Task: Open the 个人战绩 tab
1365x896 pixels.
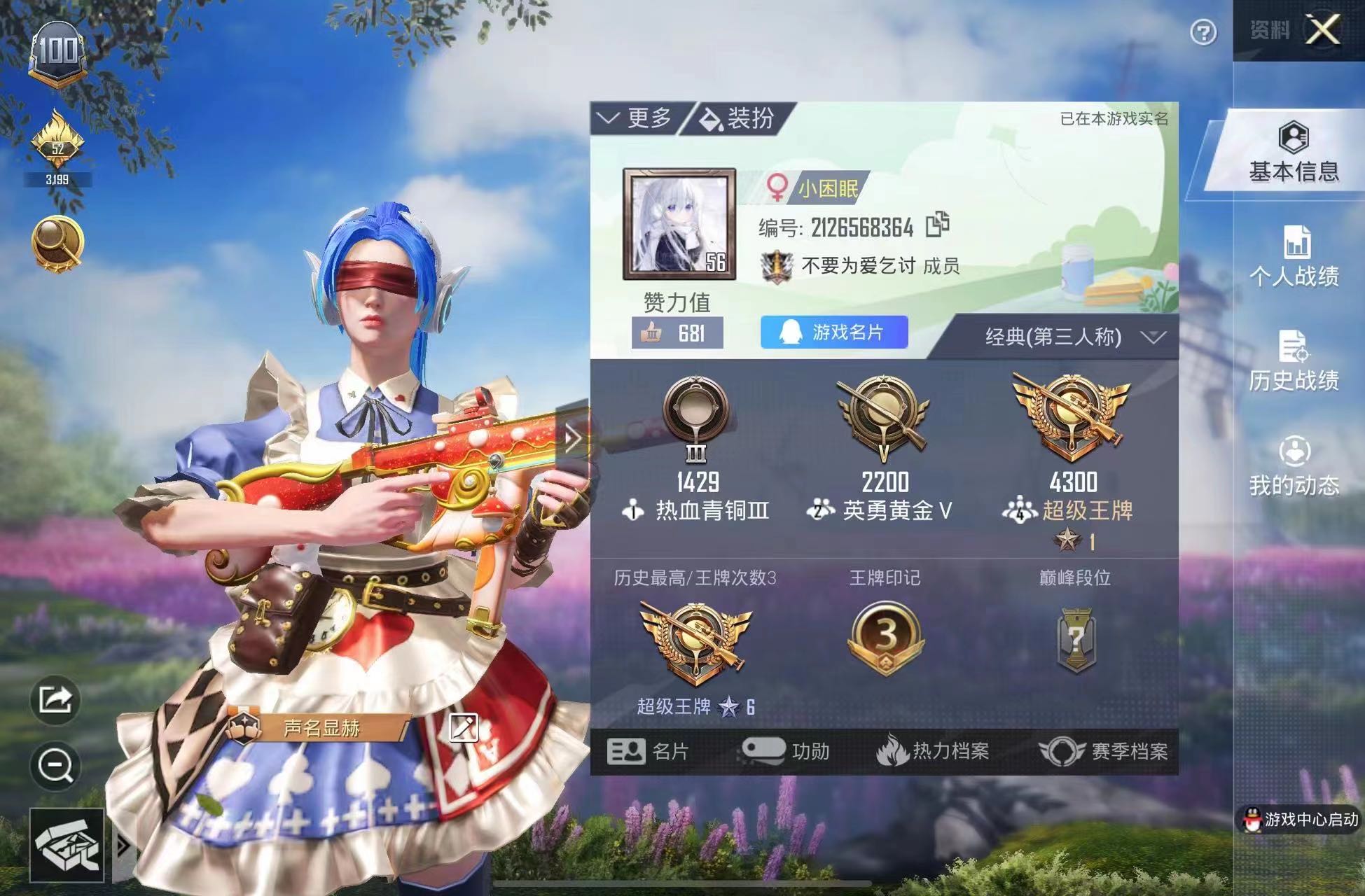Action: tap(1294, 258)
